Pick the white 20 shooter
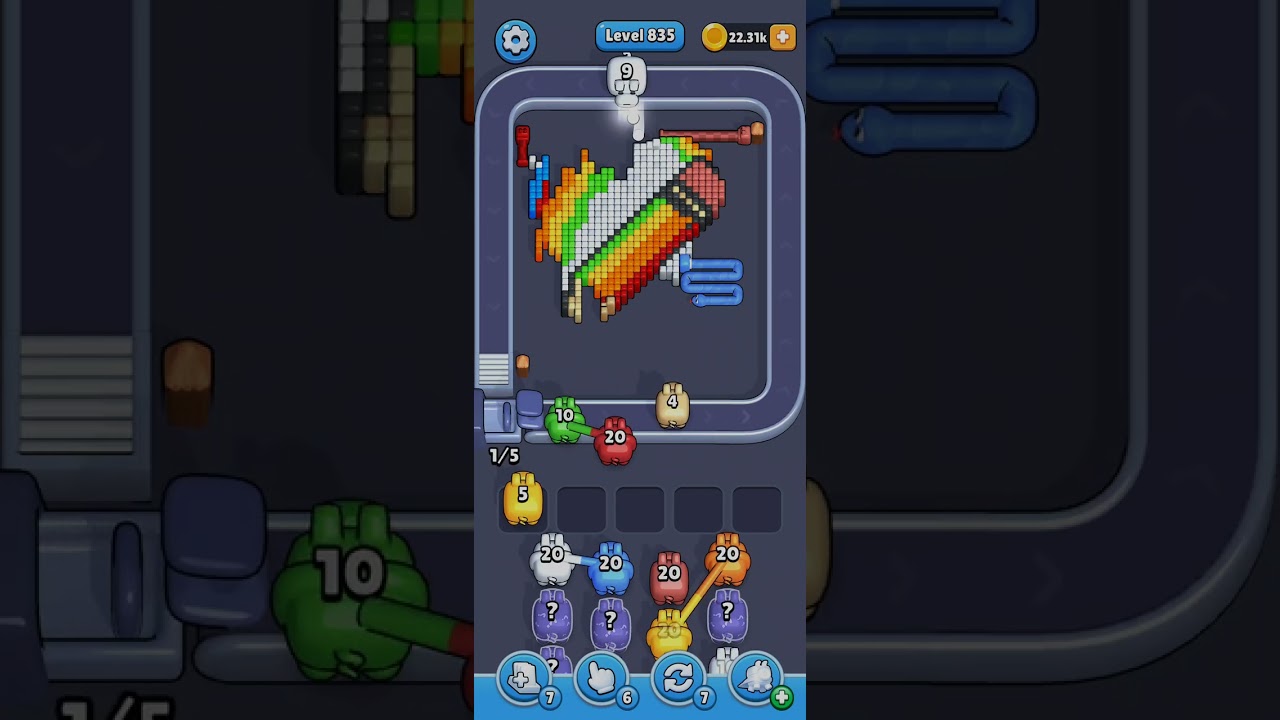The width and height of the screenshot is (1280, 720). click(552, 560)
